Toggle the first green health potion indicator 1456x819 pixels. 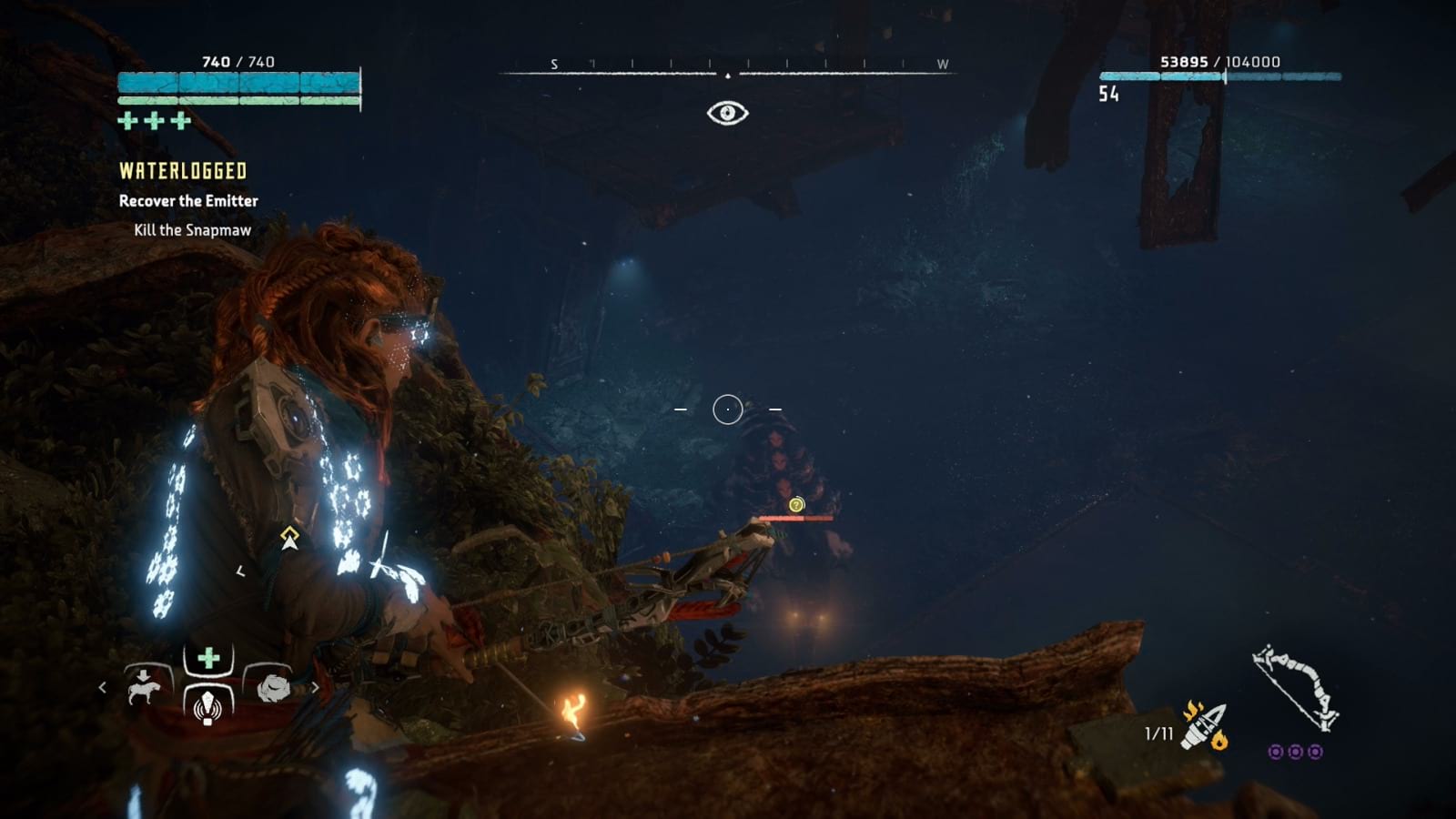pos(126,117)
